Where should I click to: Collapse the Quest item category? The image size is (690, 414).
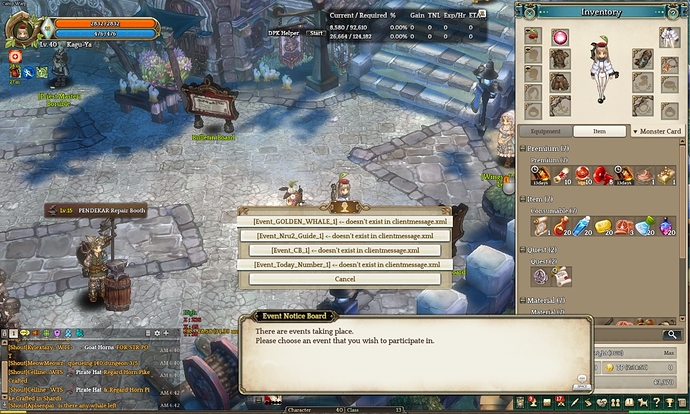523,251
